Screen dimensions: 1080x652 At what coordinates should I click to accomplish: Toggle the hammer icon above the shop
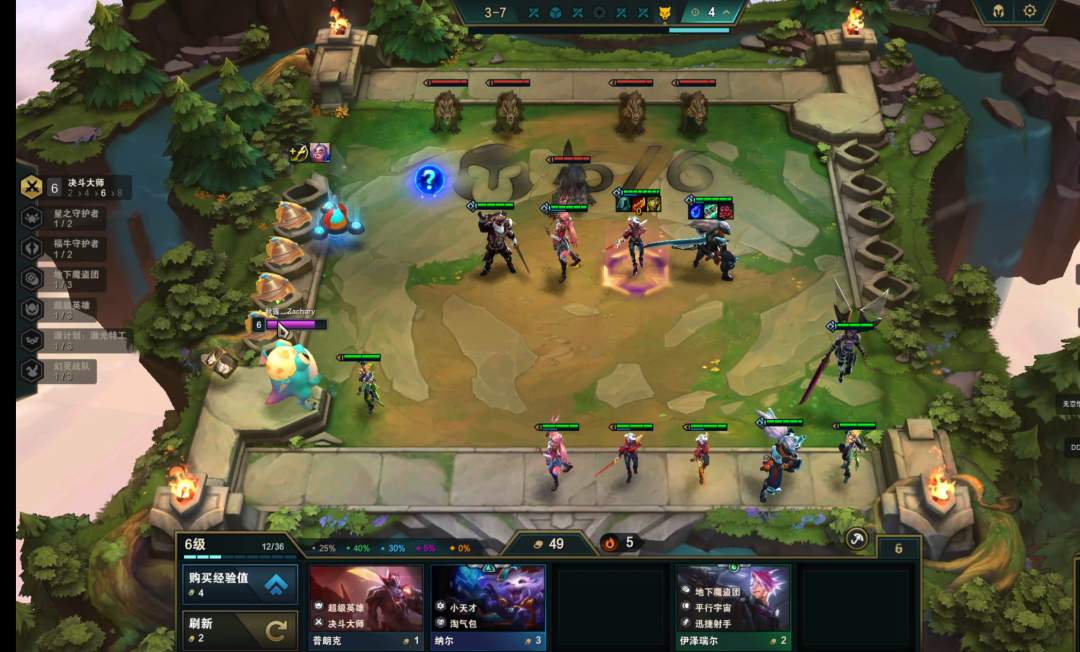[856, 539]
